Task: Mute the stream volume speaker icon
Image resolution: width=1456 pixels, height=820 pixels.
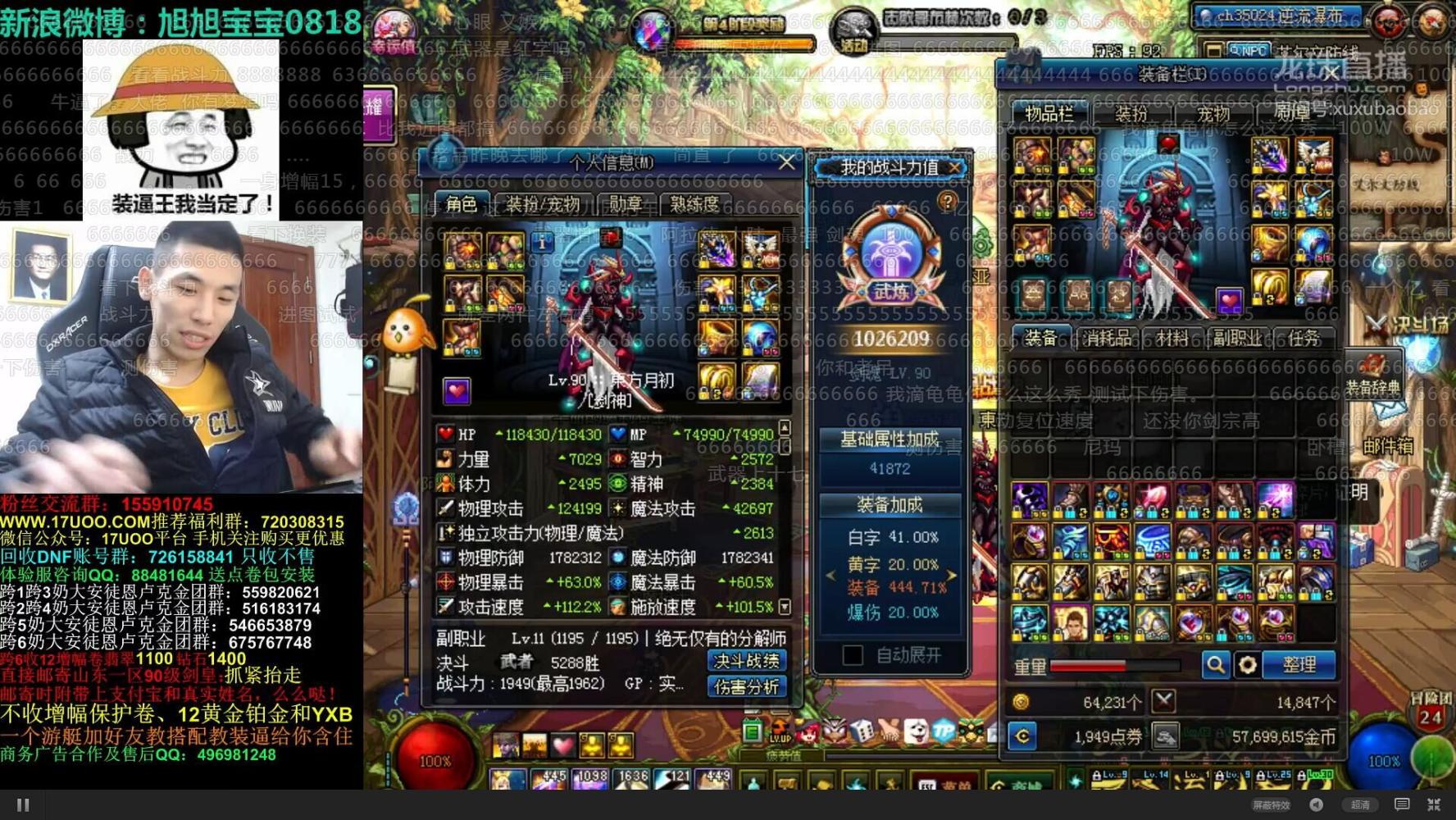Action: click(x=1316, y=804)
